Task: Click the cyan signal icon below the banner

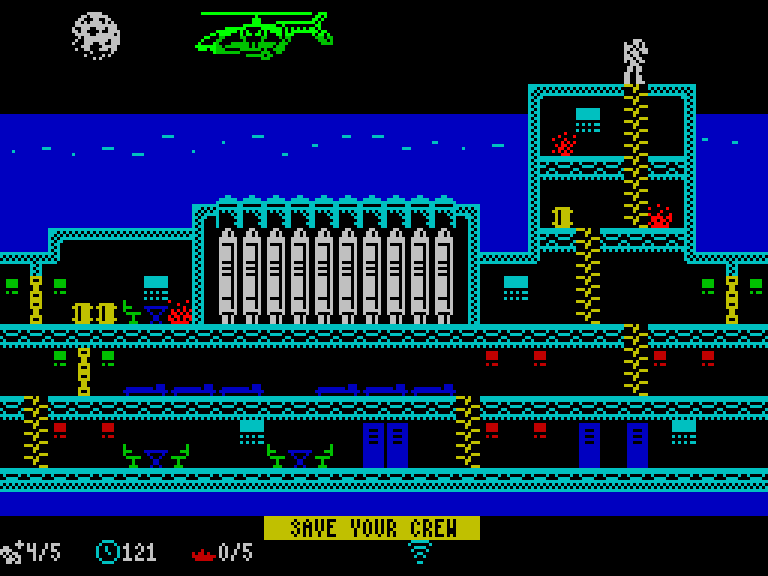Action: tap(420, 552)
